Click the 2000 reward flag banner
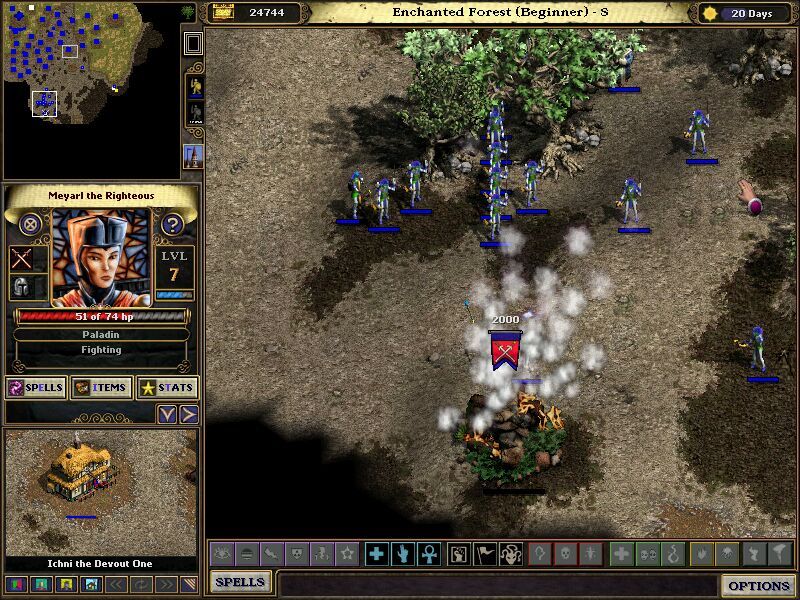 pos(505,350)
